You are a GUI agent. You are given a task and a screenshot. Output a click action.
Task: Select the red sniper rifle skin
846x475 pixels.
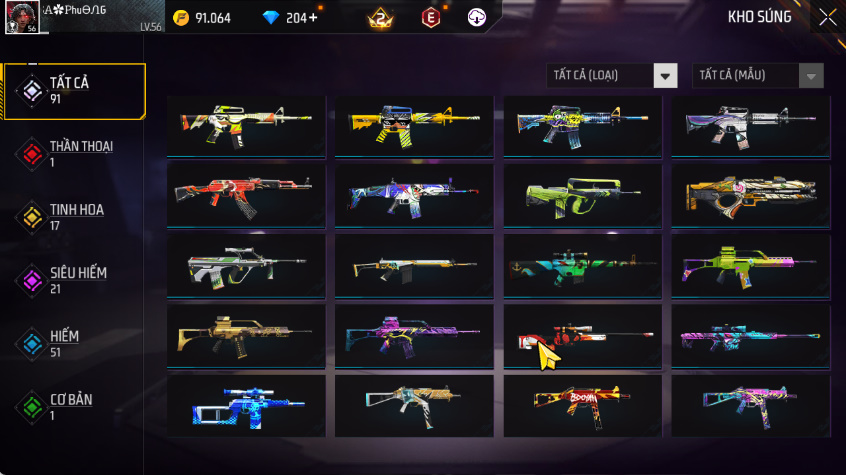(x=582, y=335)
